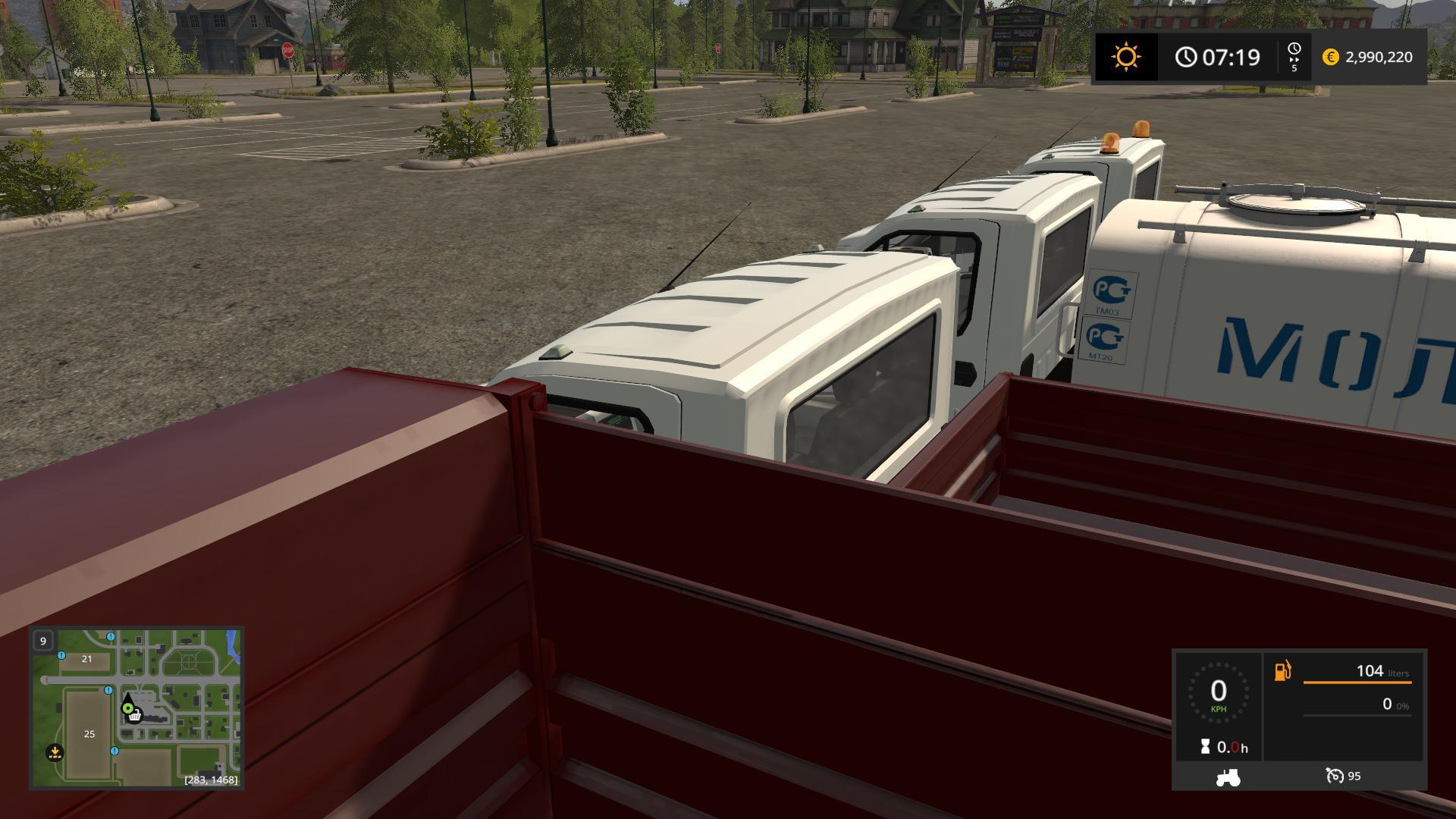Click the yellow unloading marker on minimap
The image size is (1456, 819).
[x=55, y=752]
